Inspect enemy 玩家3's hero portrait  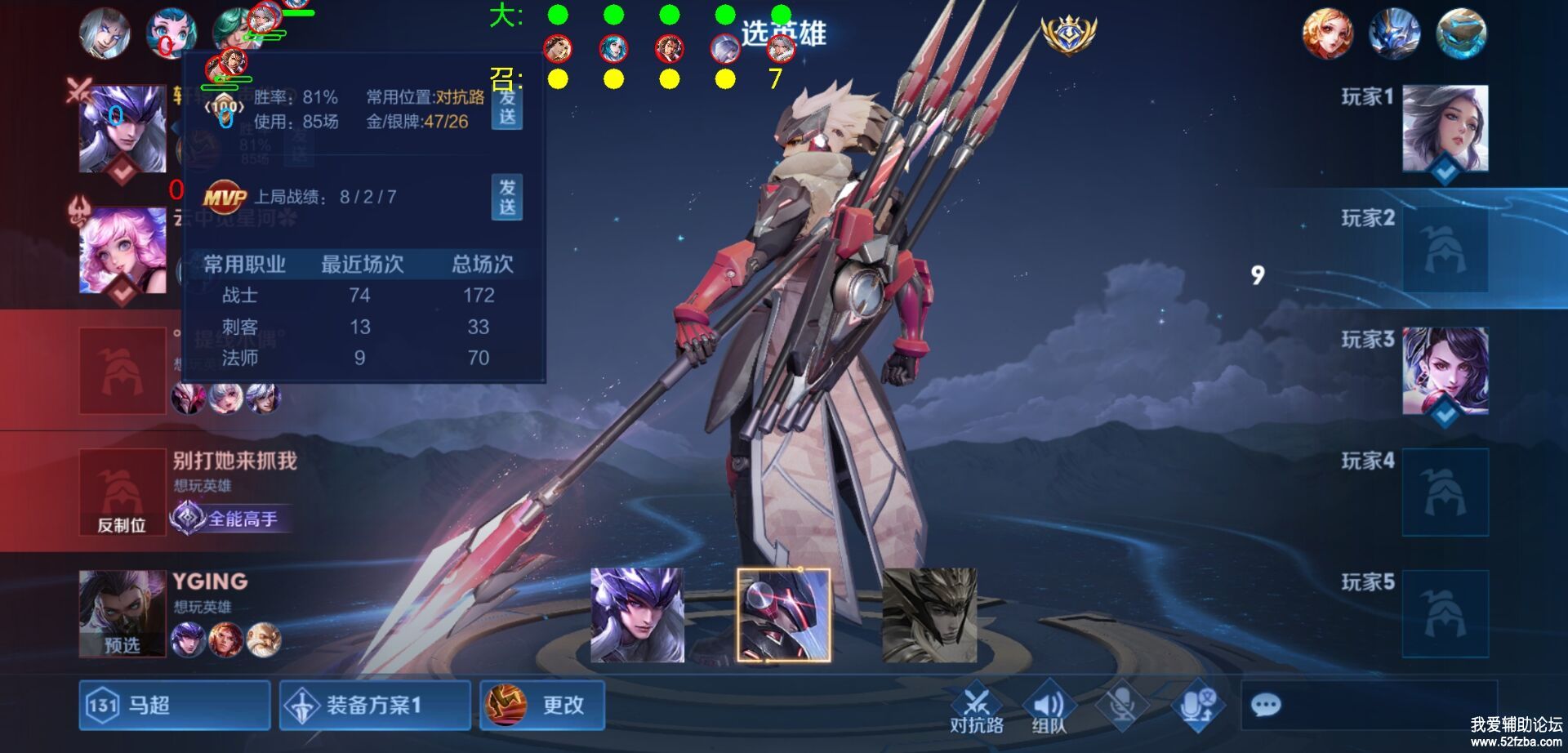tap(1445, 371)
